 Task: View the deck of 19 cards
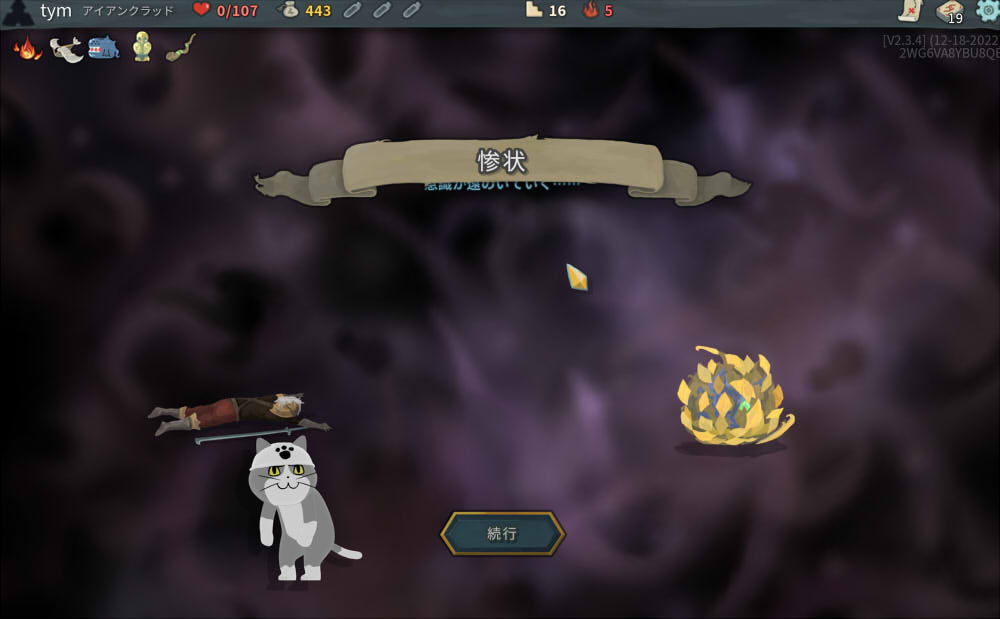tap(949, 12)
